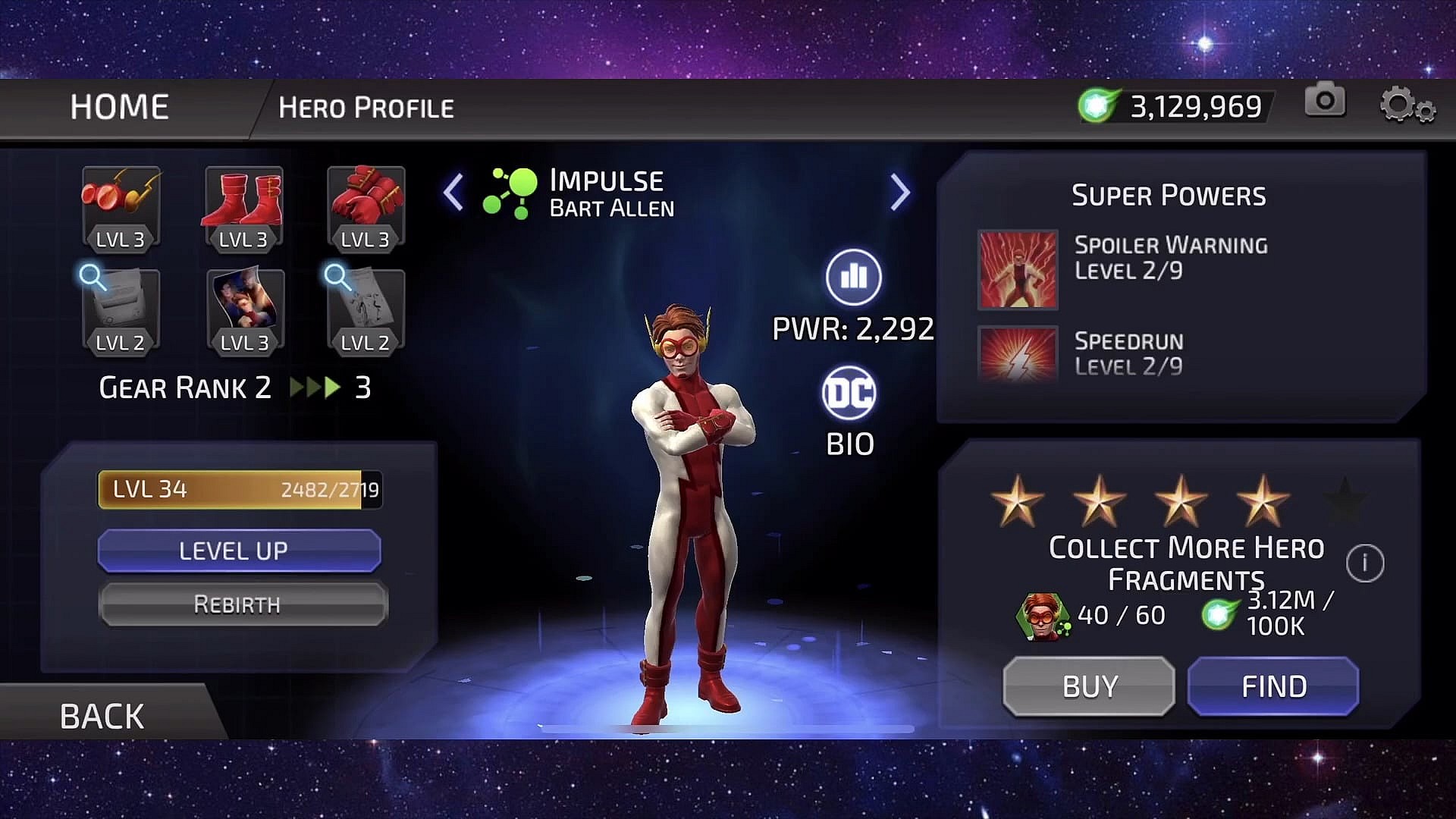Image resolution: width=1456 pixels, height=819 pixels.
Task: Open the stats bar chart icon
Action: click(x=853, y=277)
